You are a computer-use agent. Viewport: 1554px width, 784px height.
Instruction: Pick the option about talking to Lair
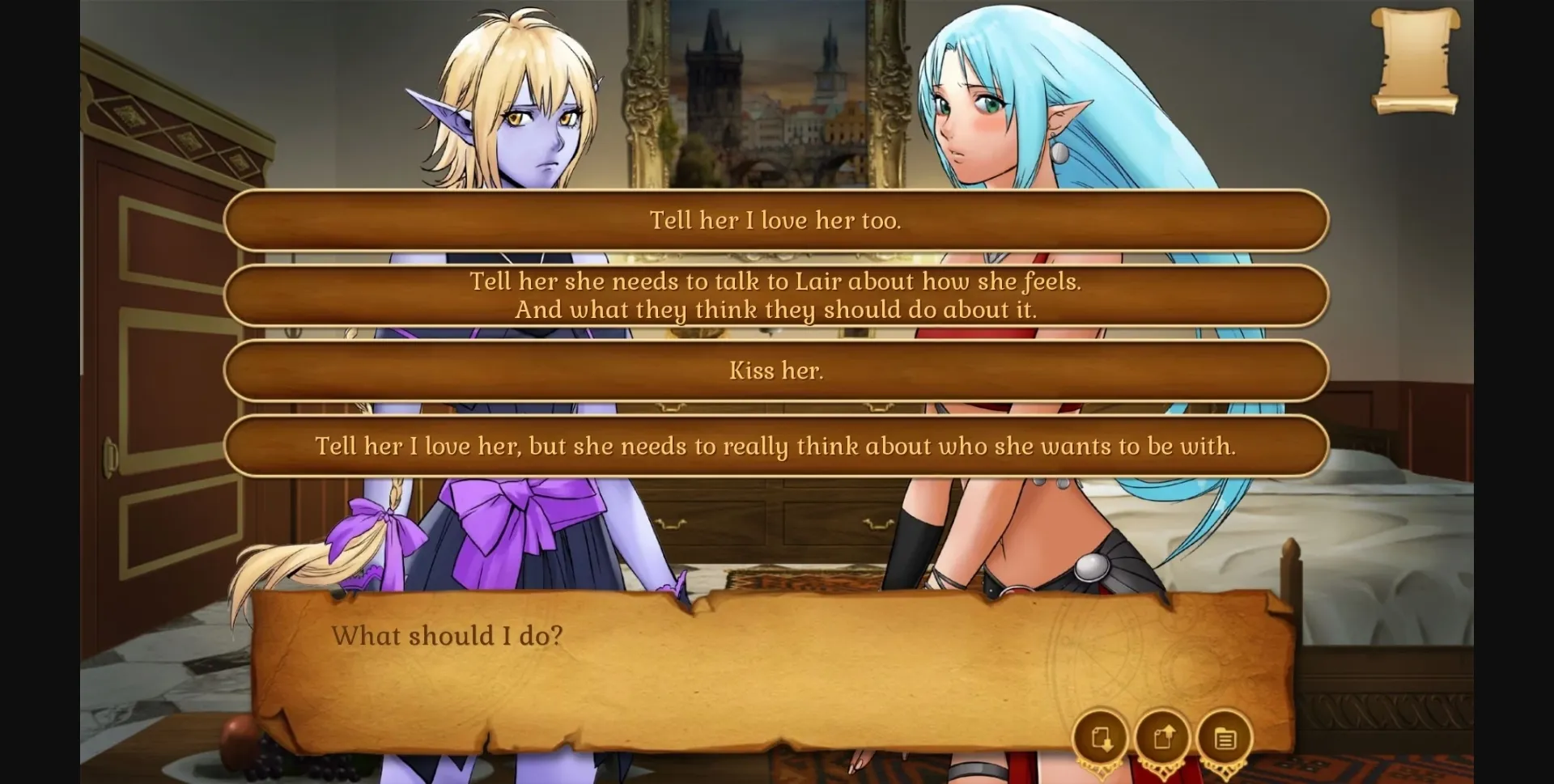tap(775, 296)
